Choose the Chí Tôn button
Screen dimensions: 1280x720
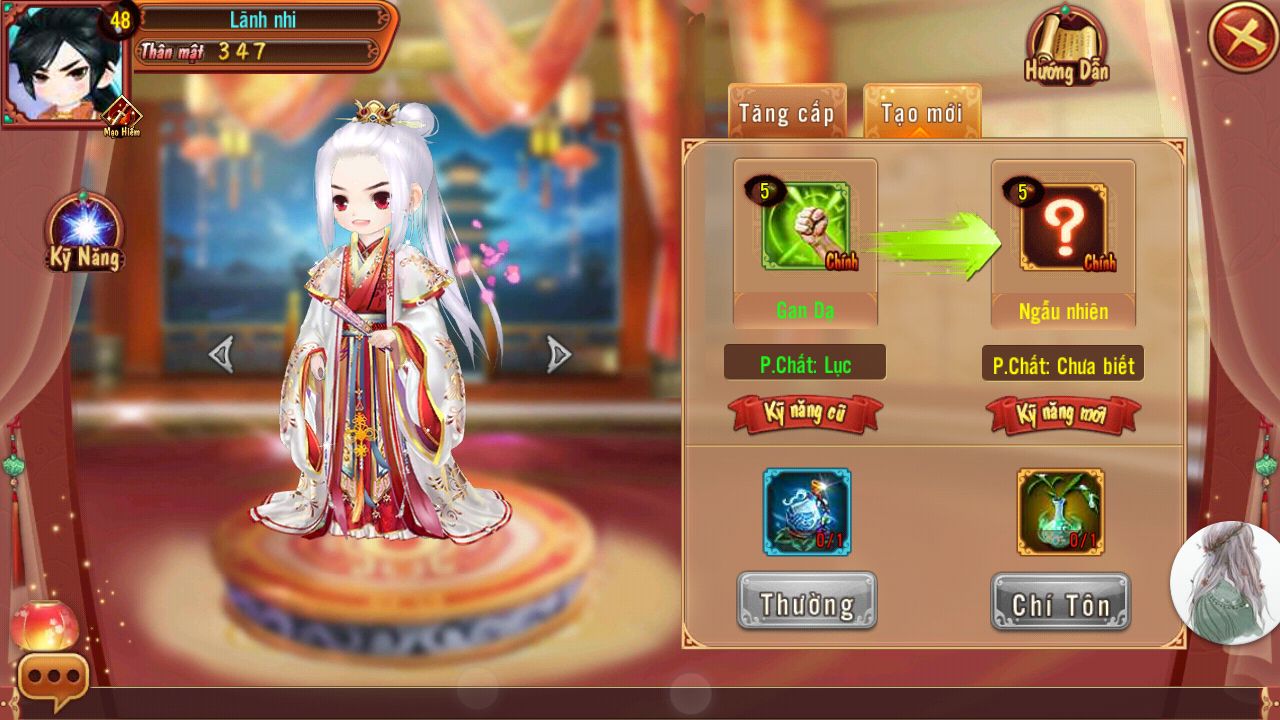click(1061, 602)
